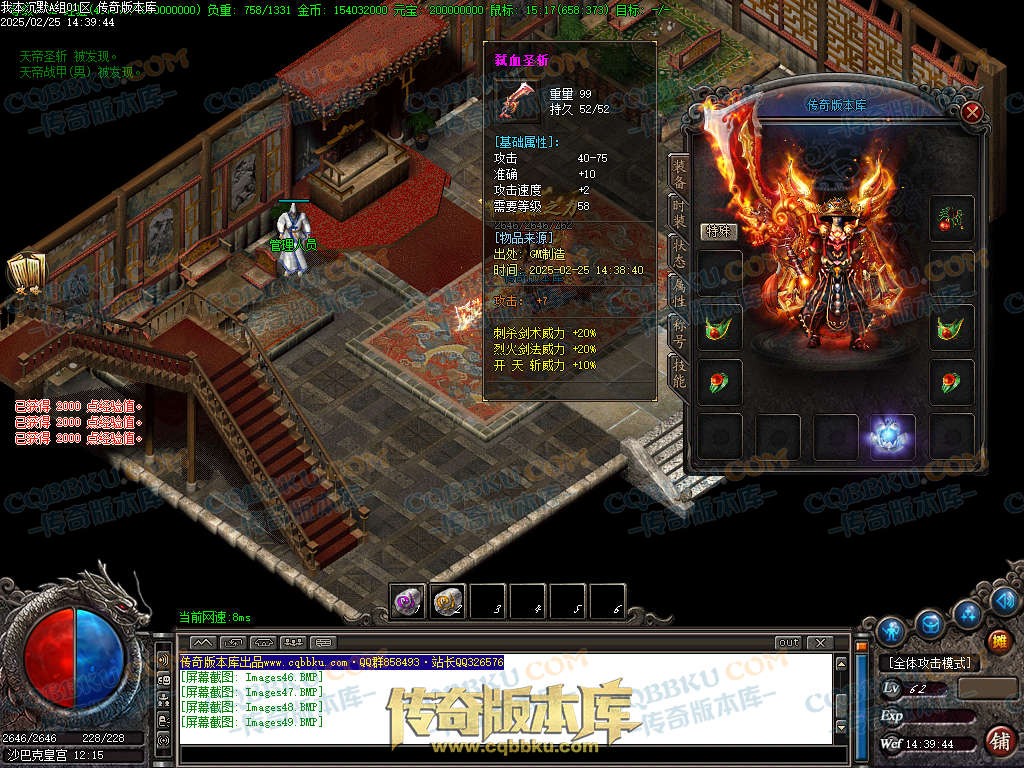Close the character equipment panel

(971, 112)
